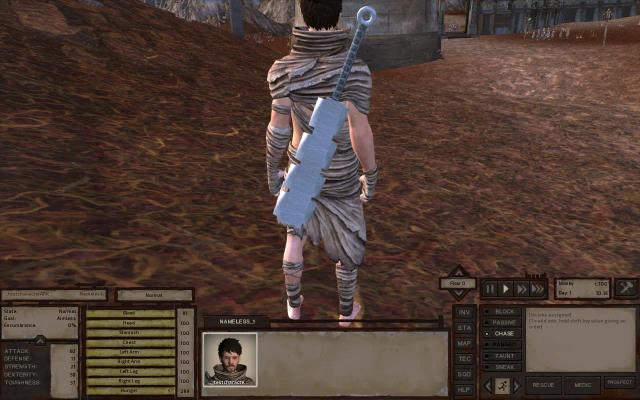Open the build mode hammer button
Viewport: 640px width, 400px height.
click(x=625, y=288)
